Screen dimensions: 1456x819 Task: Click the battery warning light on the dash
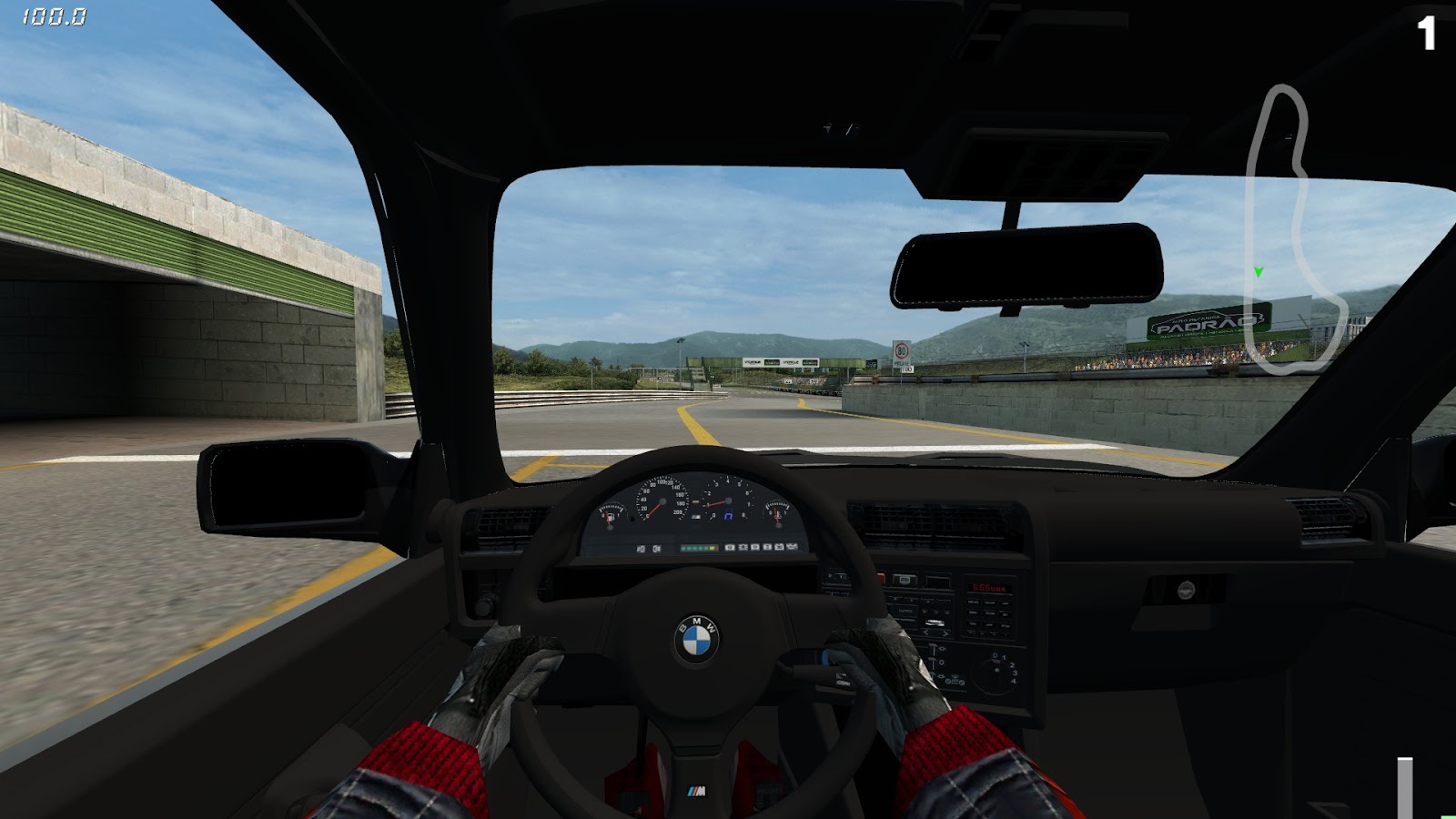tap(780, 547)
